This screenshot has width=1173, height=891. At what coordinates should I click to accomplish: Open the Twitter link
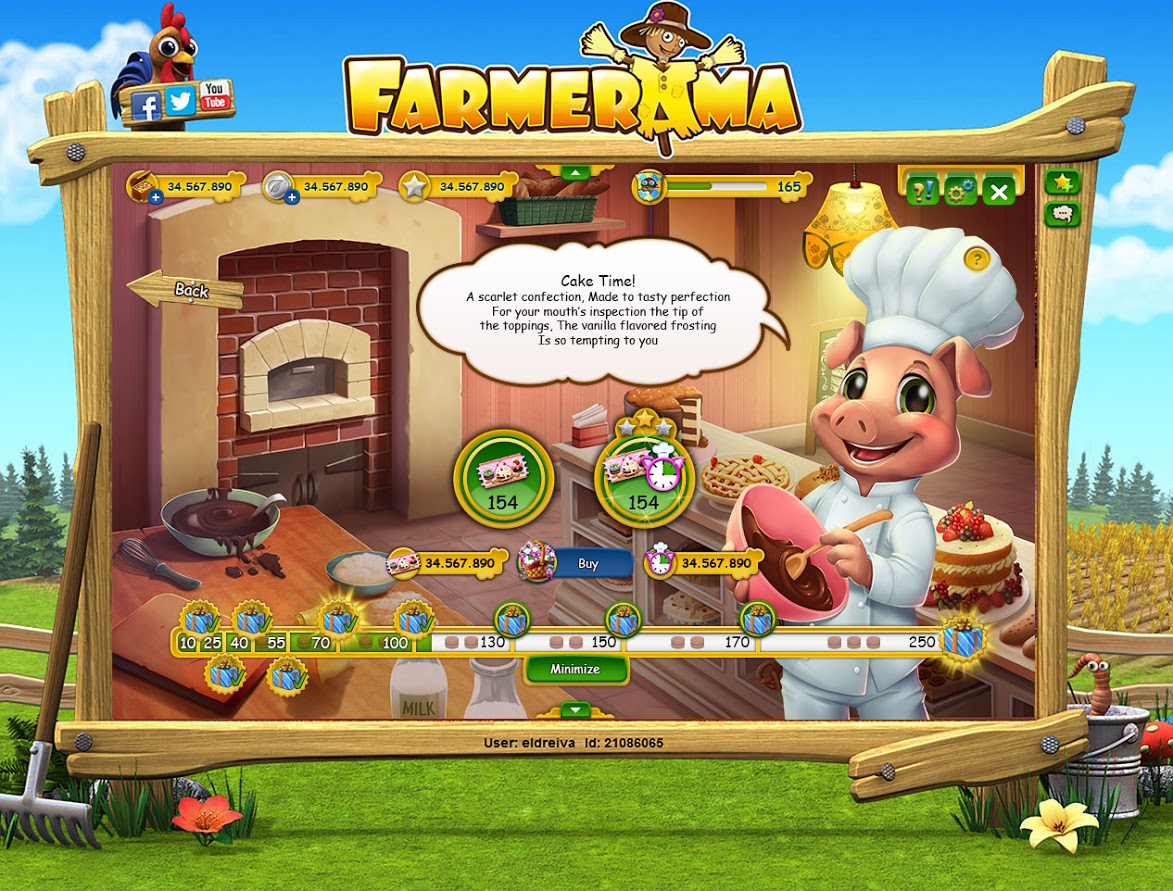pos(180,101)
